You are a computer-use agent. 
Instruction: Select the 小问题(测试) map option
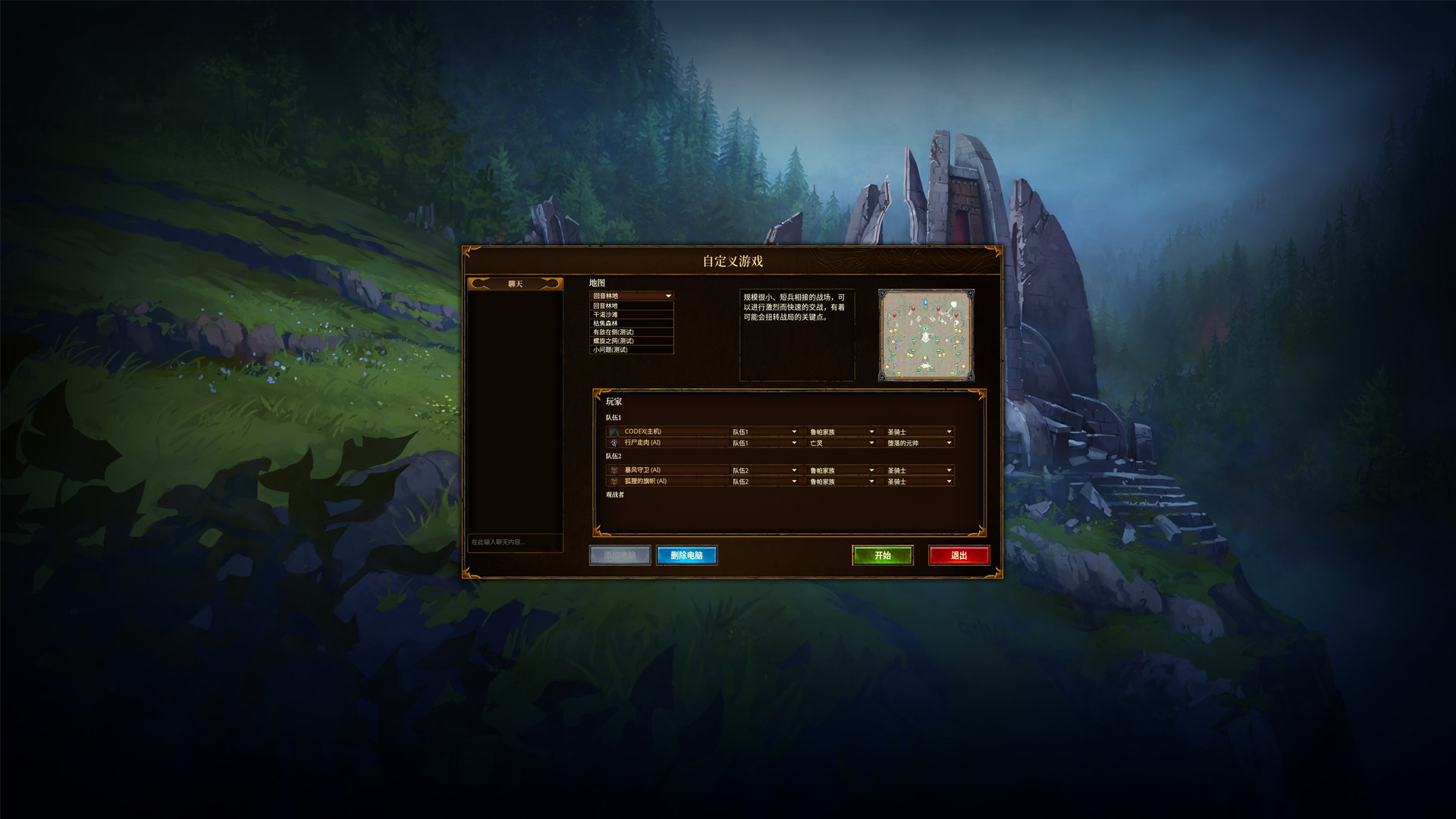tap(631, 350)
